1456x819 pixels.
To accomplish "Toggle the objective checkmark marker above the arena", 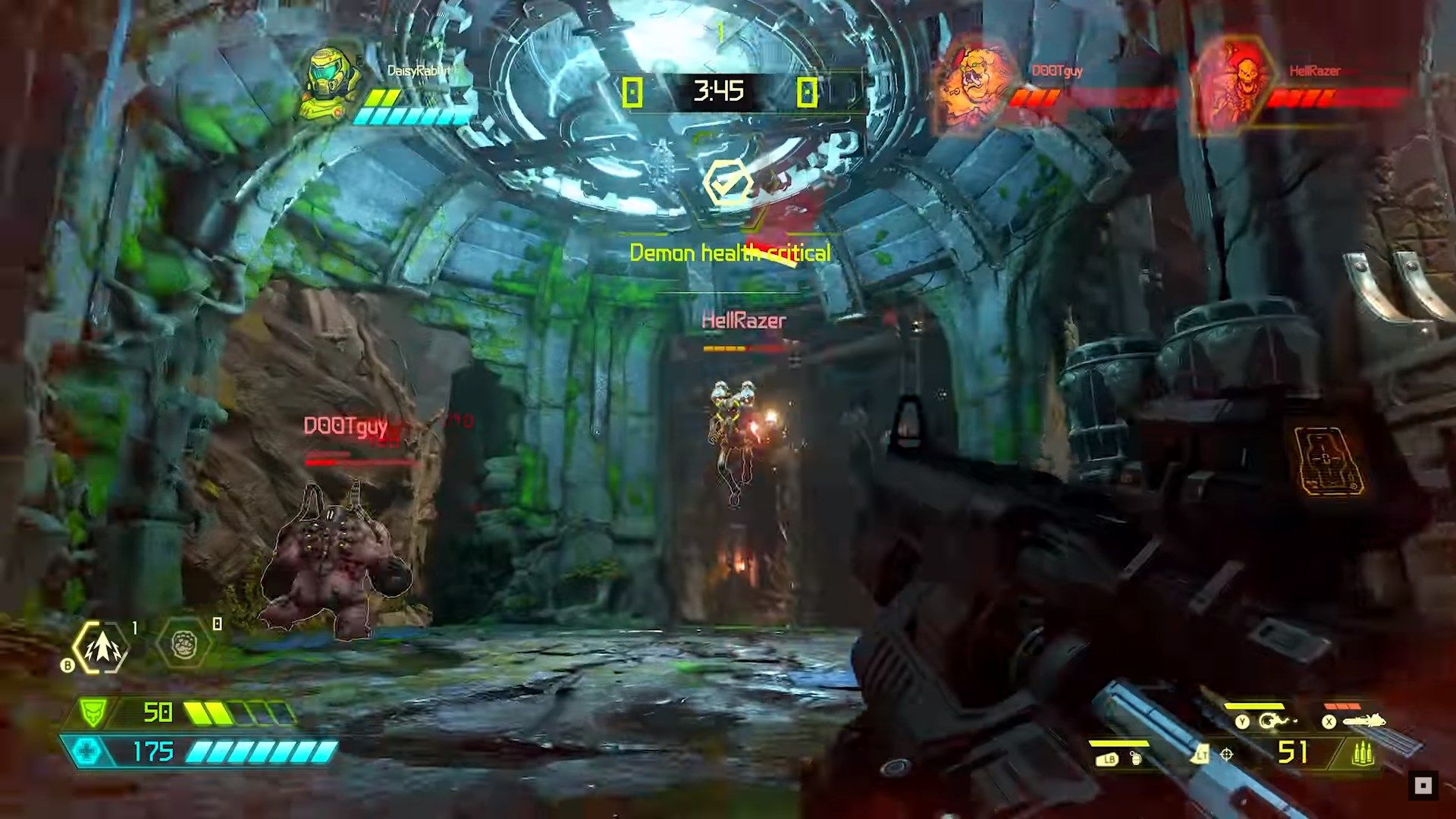I will click(730, 180).
